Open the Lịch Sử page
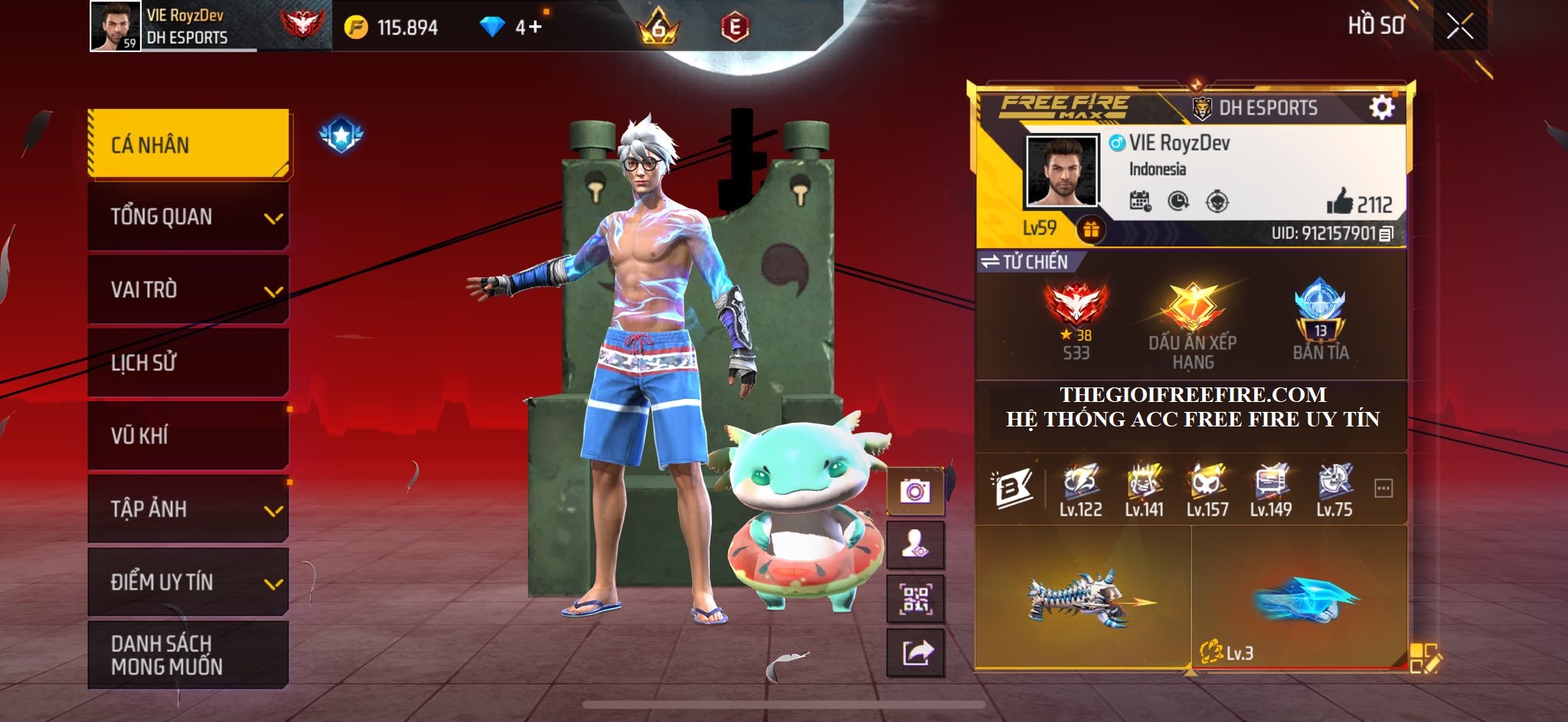Image resolution: width=1568 pixels, height=722 pixels. pos(189,363)
